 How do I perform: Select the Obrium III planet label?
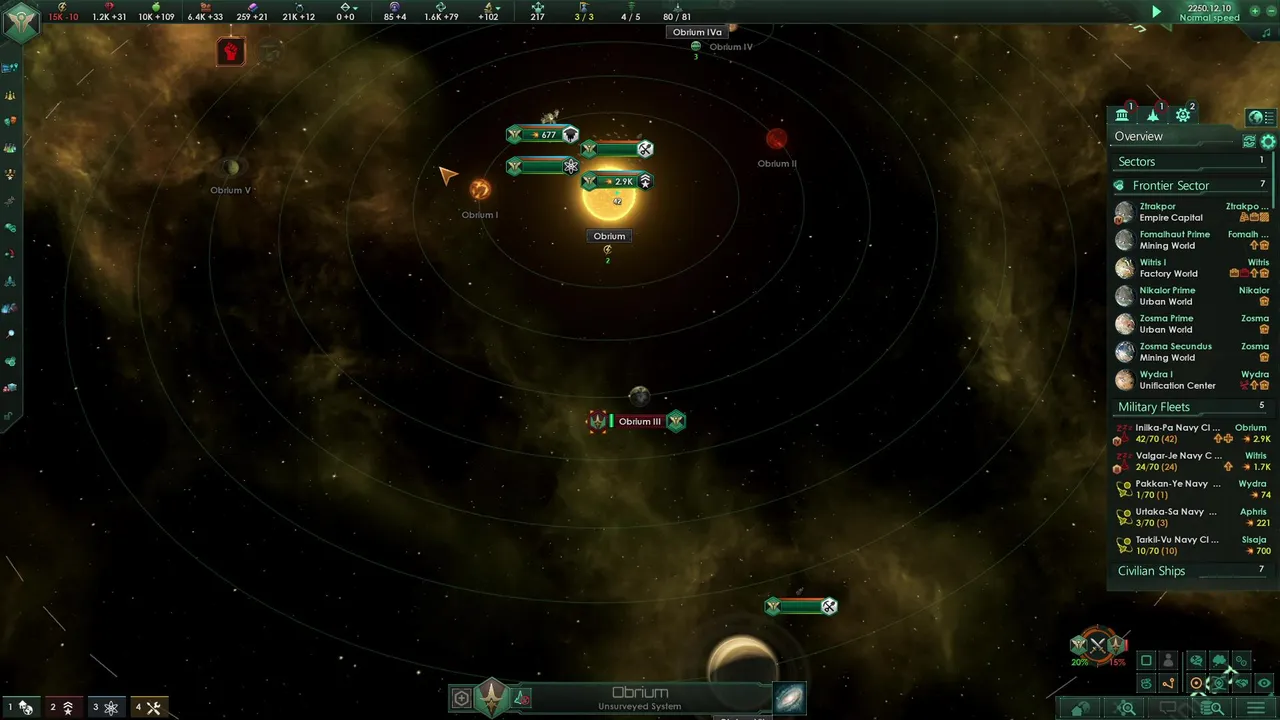click(x=640, y=422)
